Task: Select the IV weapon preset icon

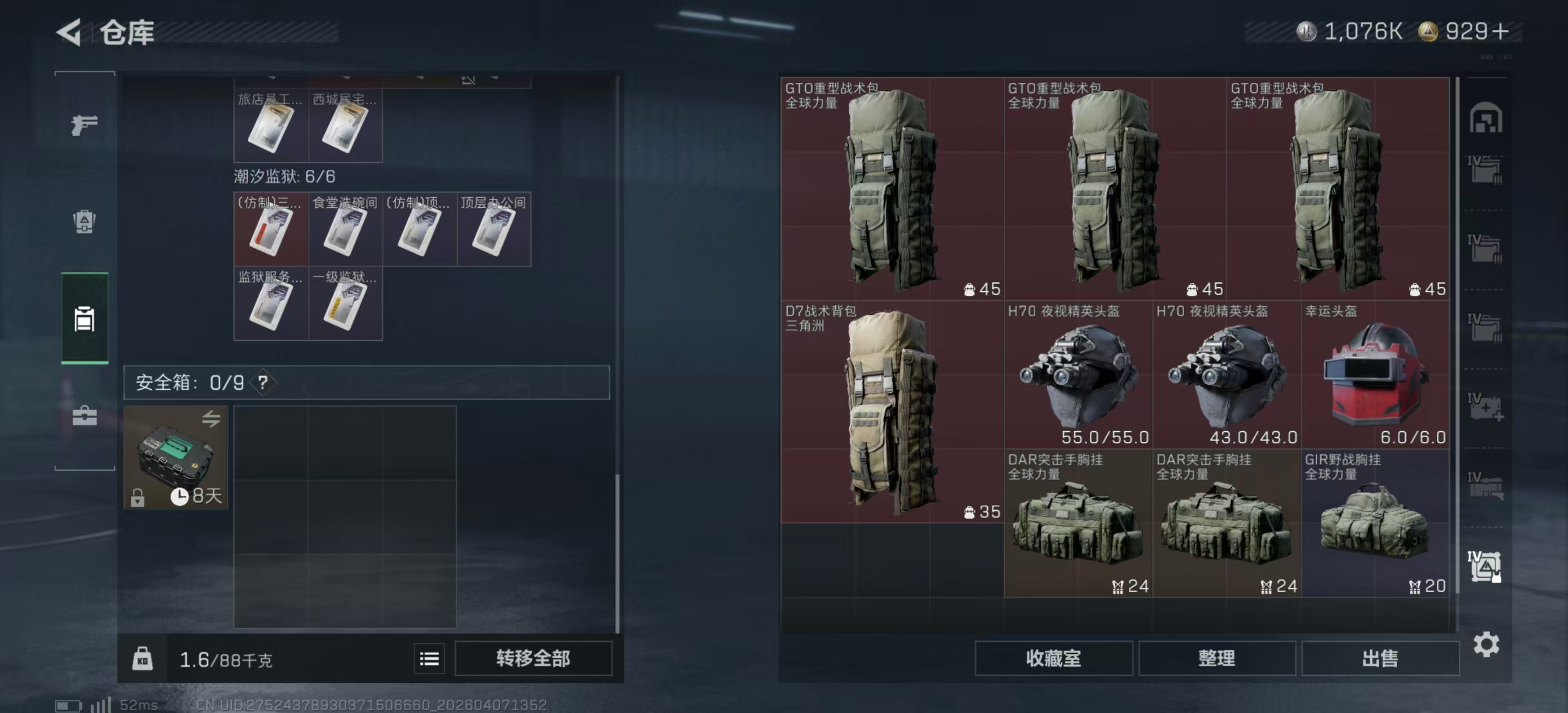Action: tap(1486, 487)
